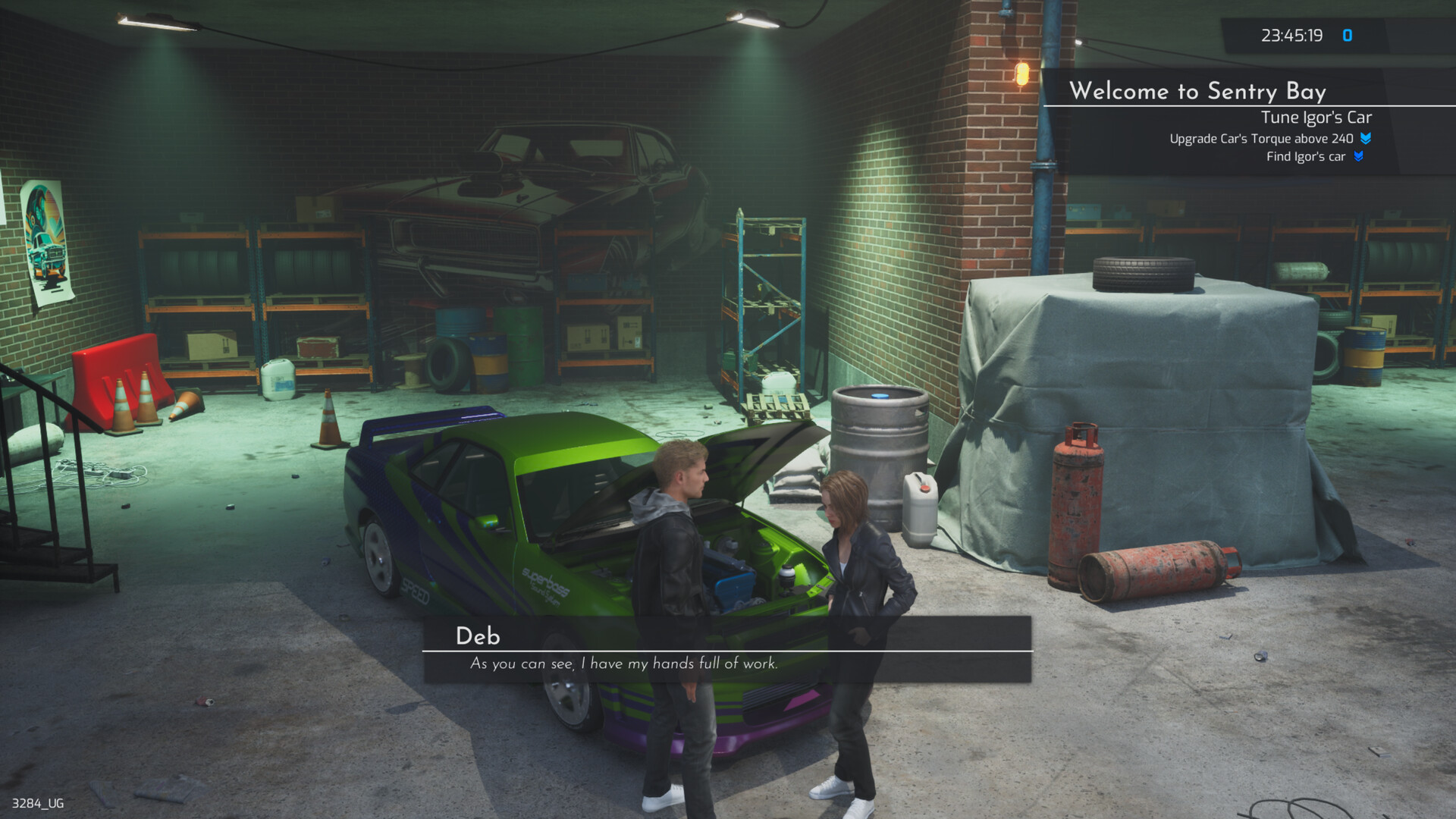This screenshot has width=1456, height=819.
Task: Select the Deb name tab on dialogue
Action: click(479, 636)
